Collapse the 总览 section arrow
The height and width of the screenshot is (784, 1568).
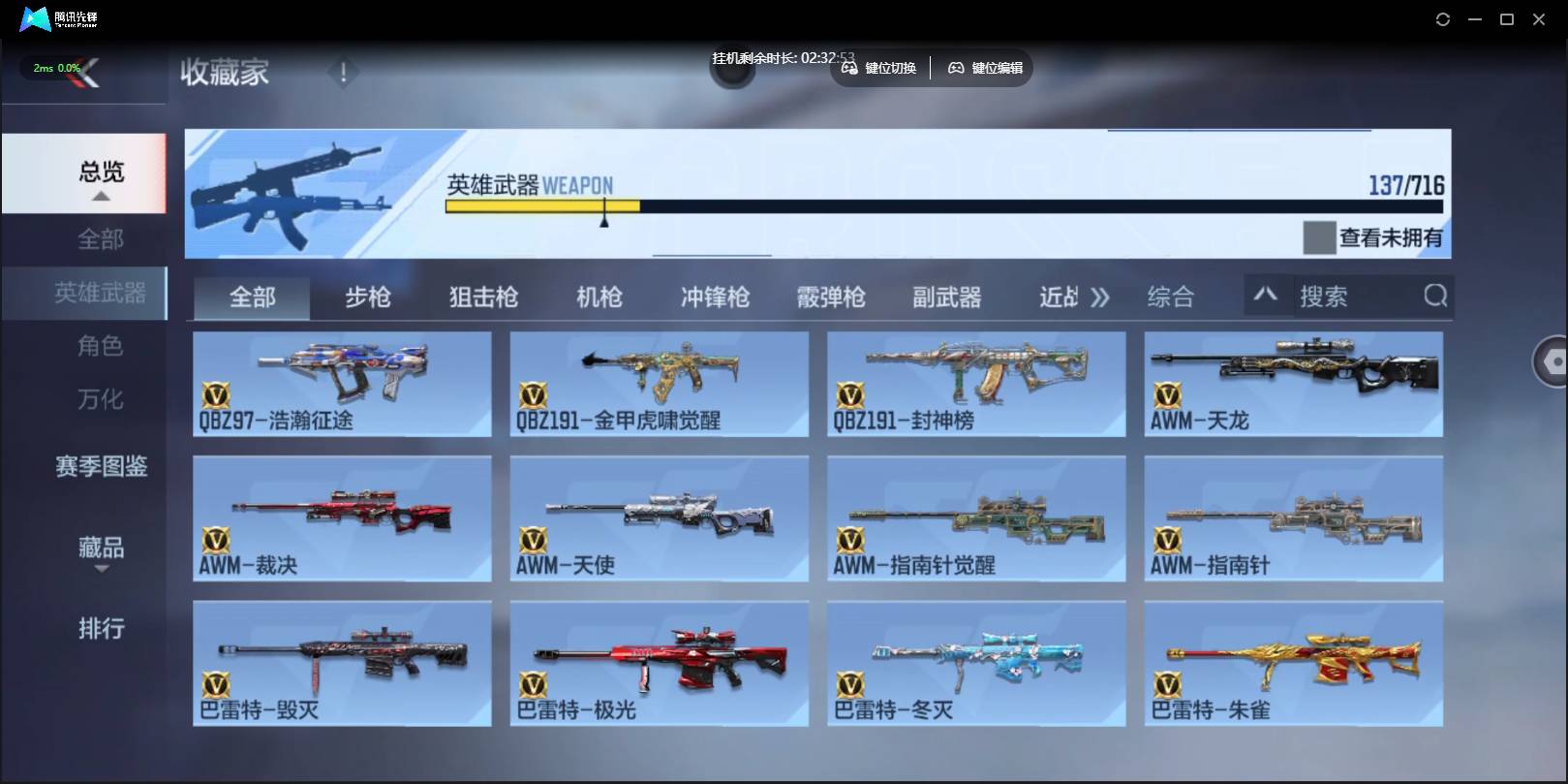(x=100, y=194)
